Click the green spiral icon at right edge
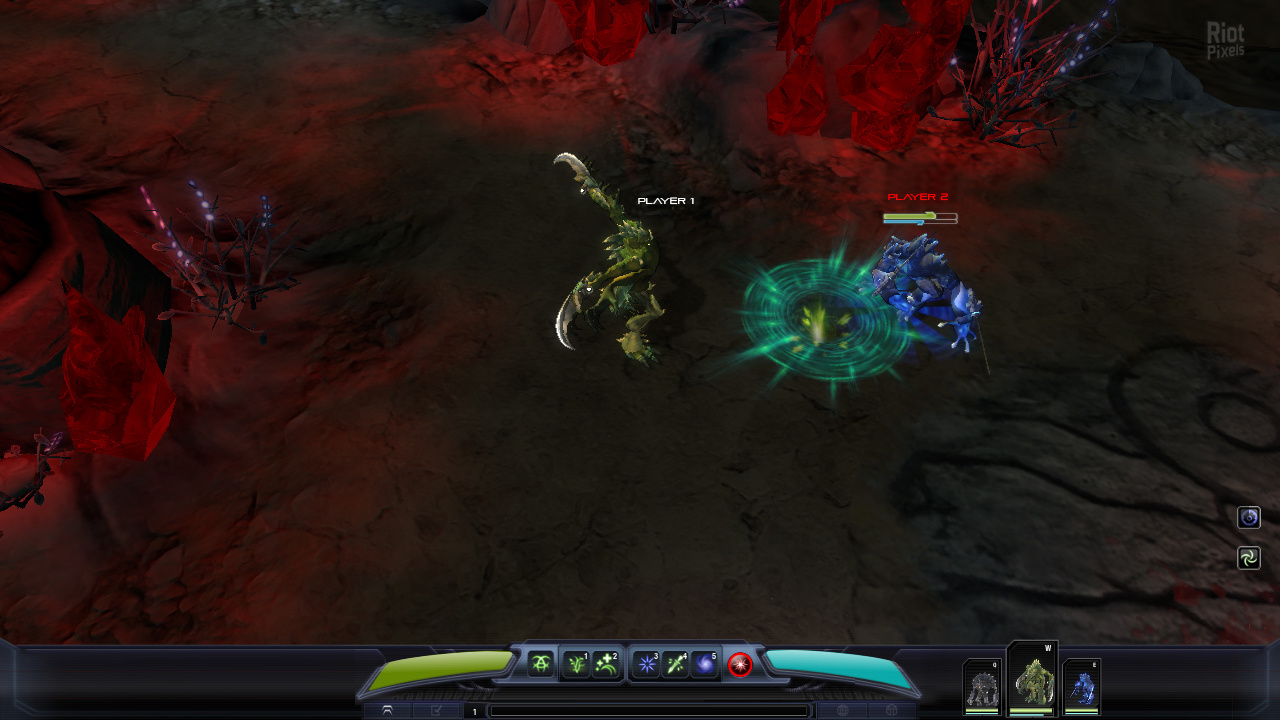1280x720 pixels. [1249, 558]
